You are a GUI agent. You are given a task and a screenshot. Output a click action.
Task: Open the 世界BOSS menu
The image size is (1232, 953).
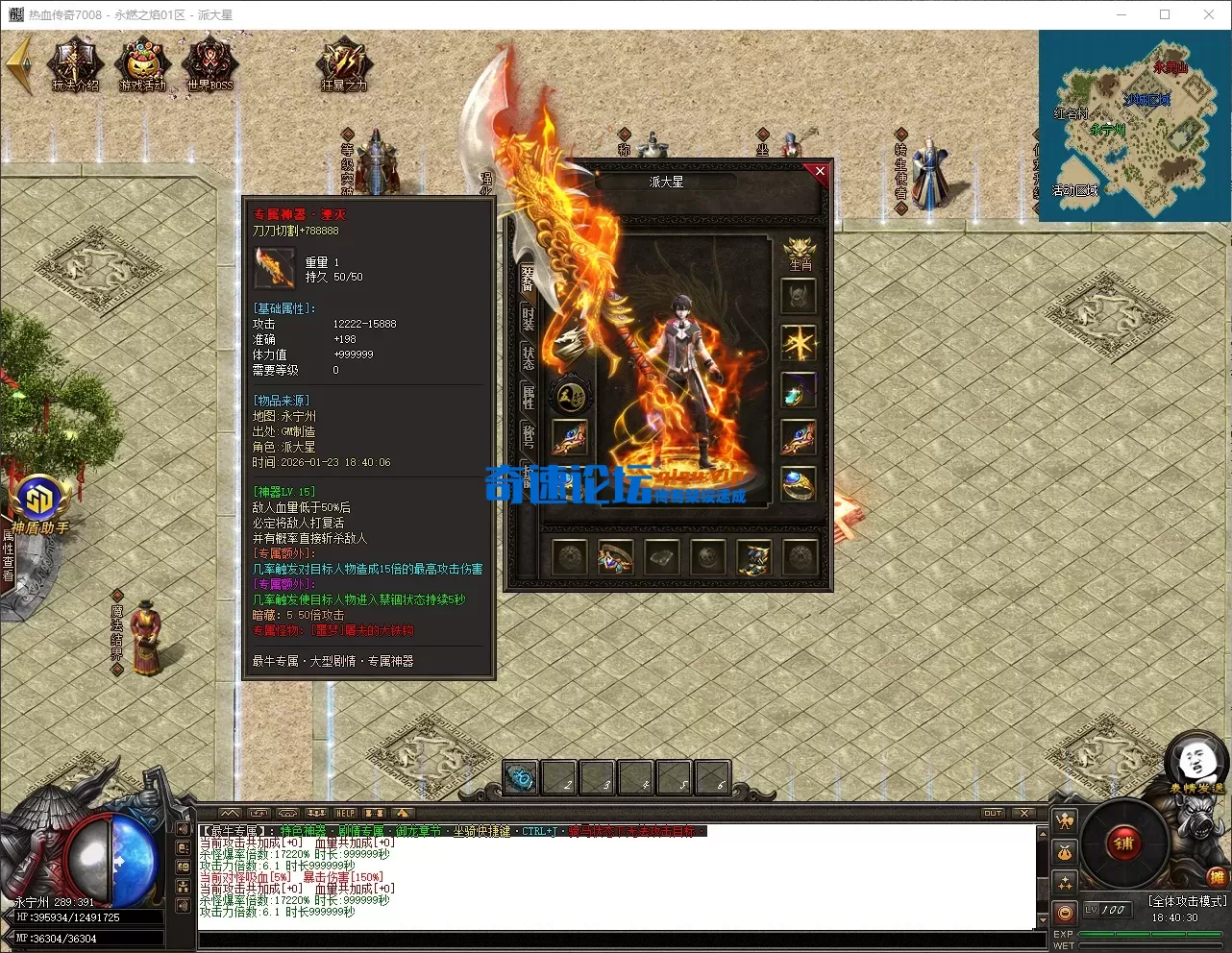click(209, 64)
